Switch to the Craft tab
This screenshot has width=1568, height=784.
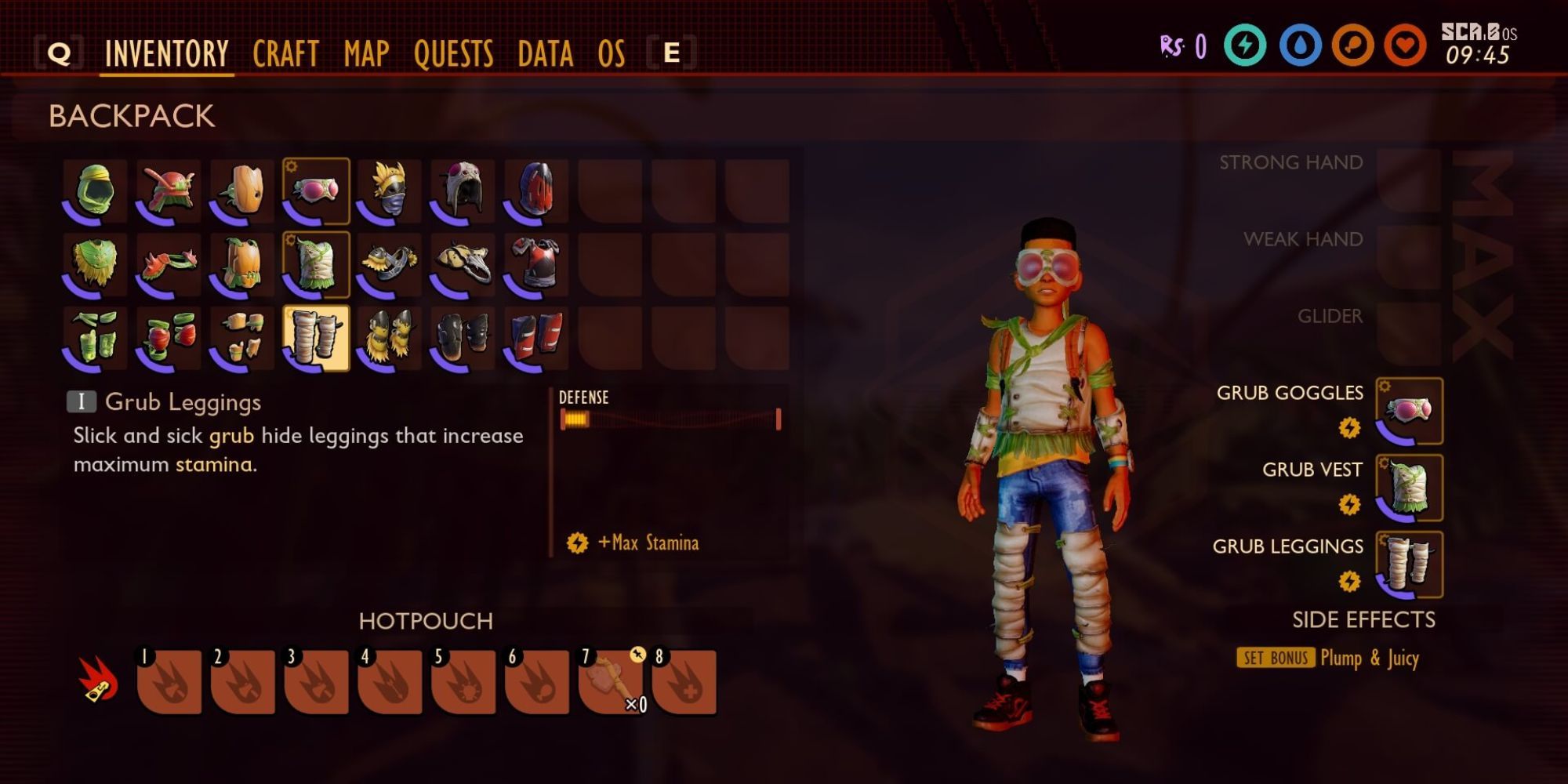[x=285, y=53]
